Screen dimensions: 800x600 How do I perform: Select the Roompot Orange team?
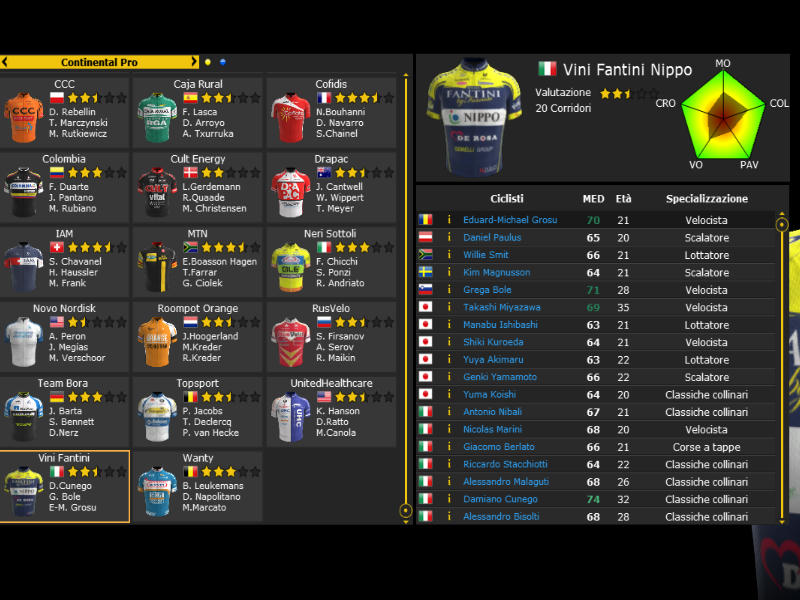coord(198,337)
